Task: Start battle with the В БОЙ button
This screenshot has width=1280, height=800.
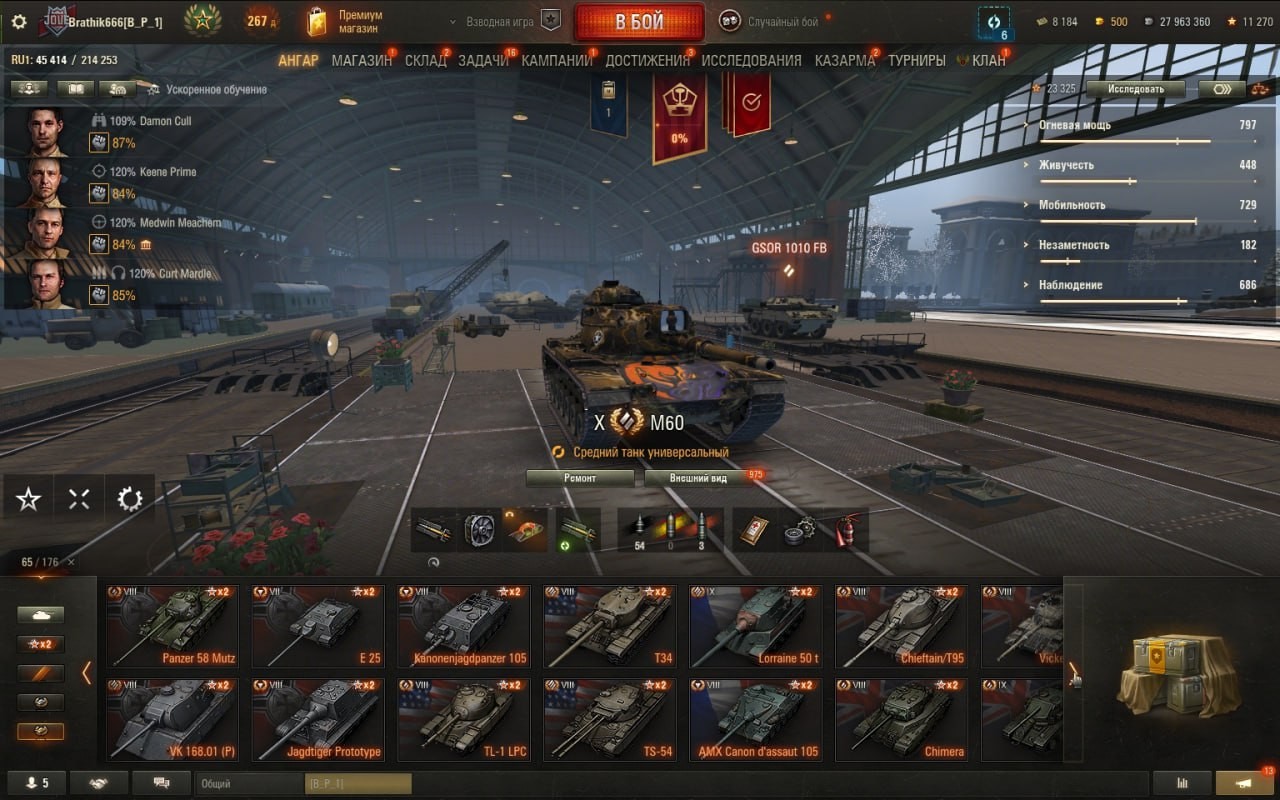Action: (x=639, y=22)
